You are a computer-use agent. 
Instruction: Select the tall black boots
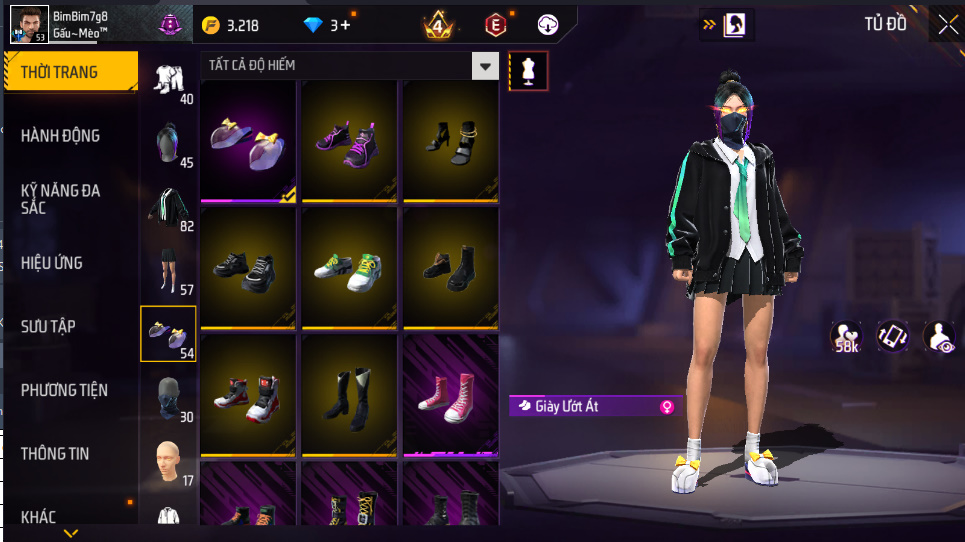click(x=349, y=393)
